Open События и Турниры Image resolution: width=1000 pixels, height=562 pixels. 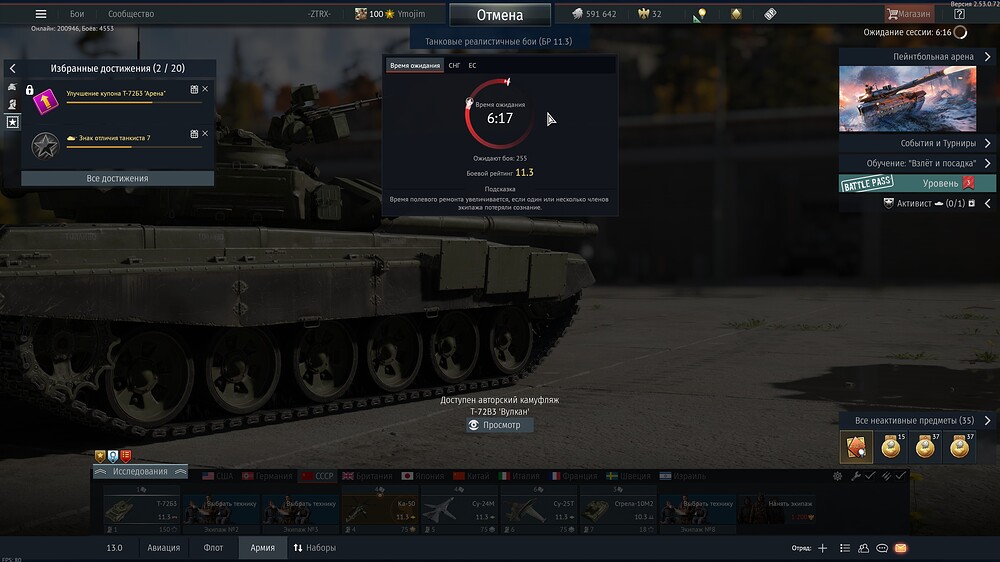pos(917,143)
